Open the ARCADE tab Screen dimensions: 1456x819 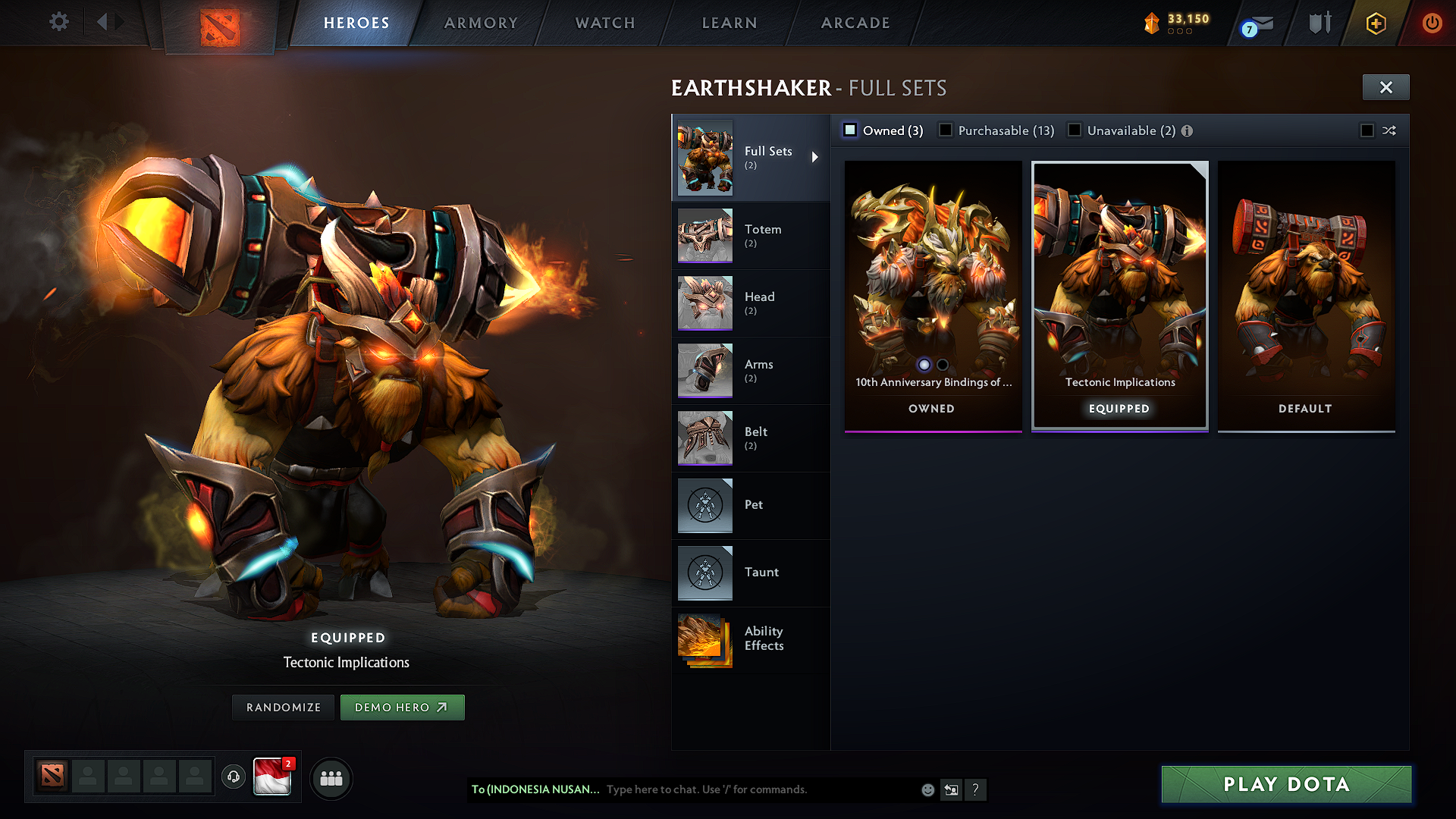coord(855,23)
